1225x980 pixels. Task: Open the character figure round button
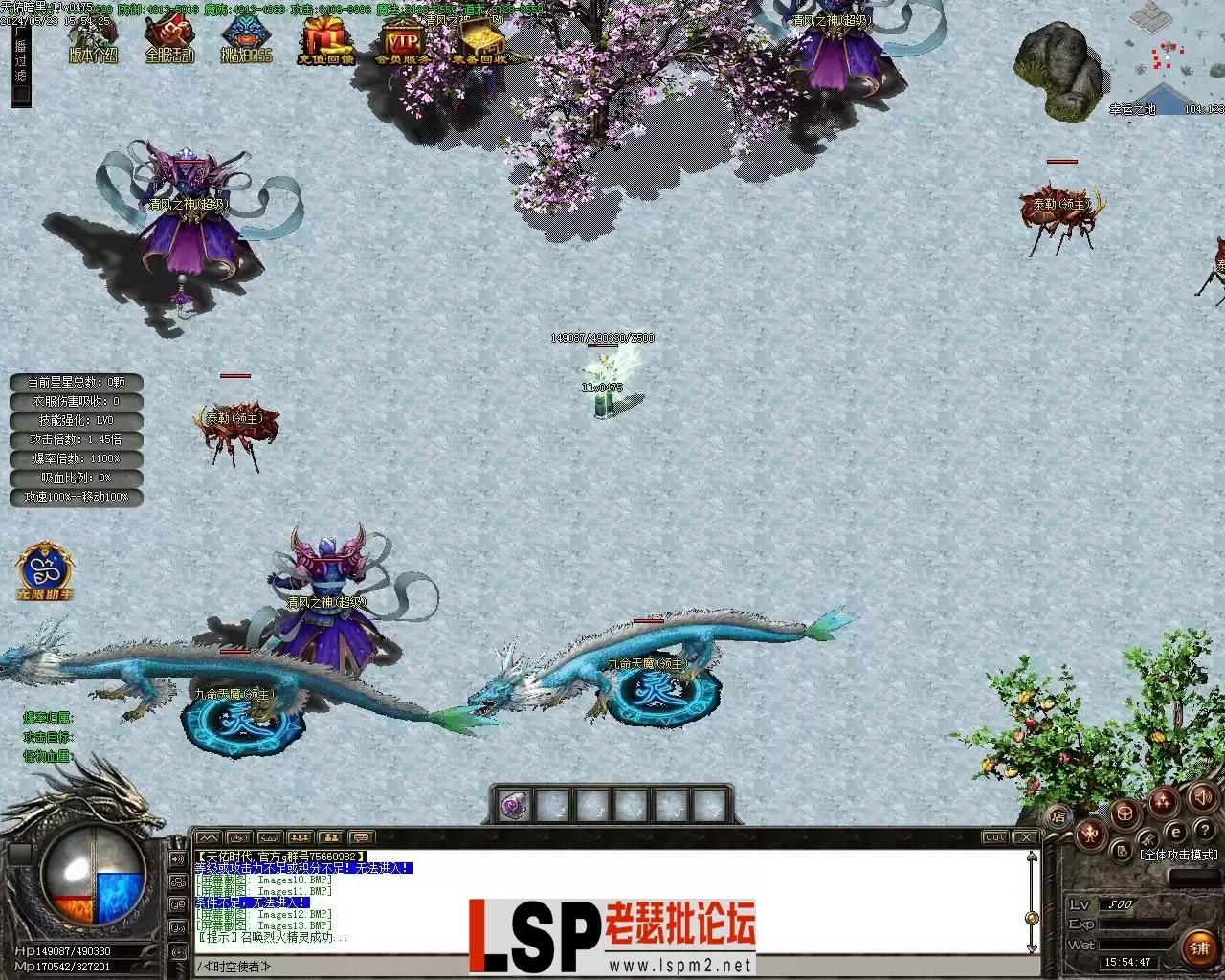coord(1090,835)
